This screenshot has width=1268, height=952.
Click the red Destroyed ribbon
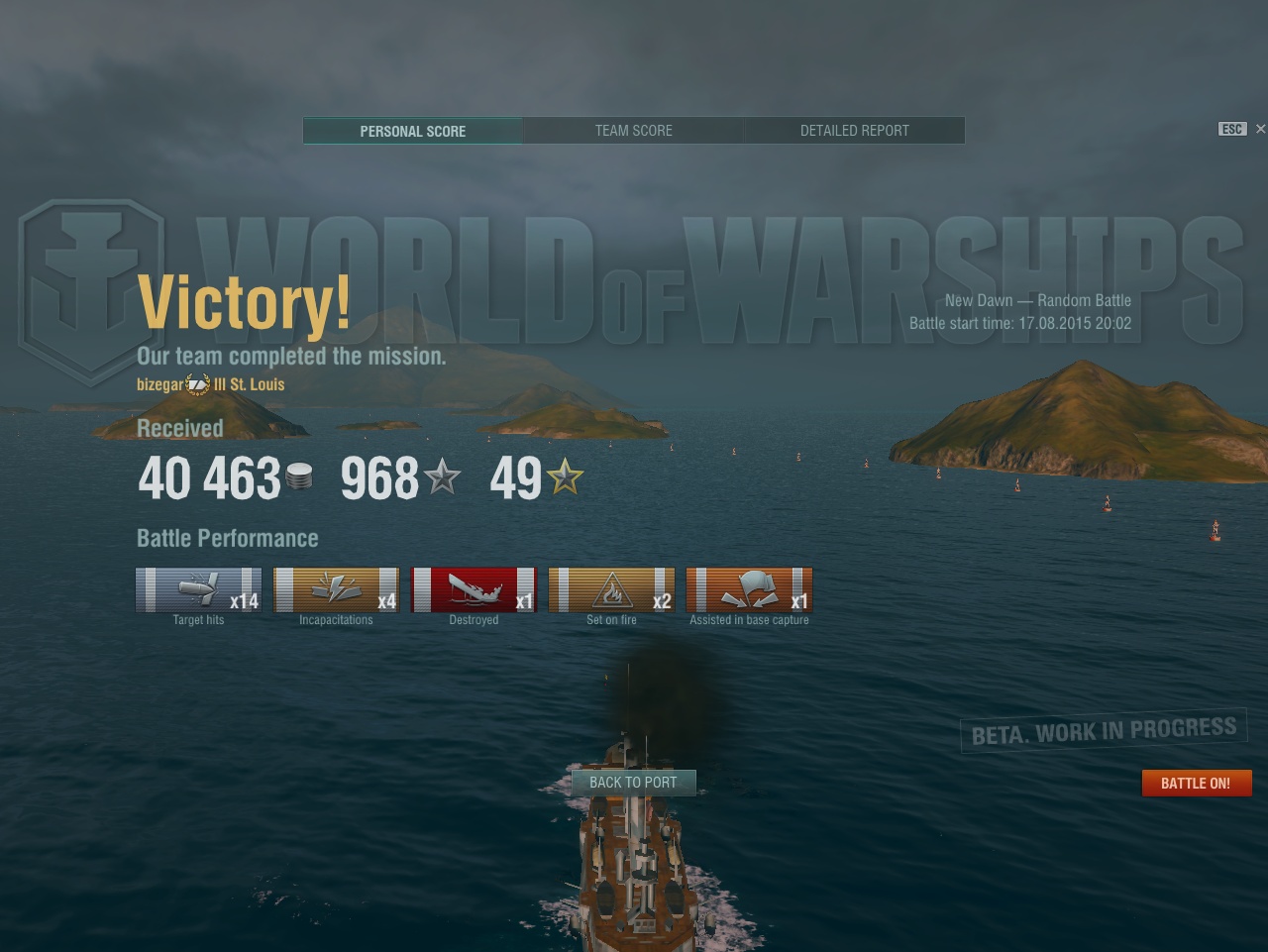click(x=474, y=590)
